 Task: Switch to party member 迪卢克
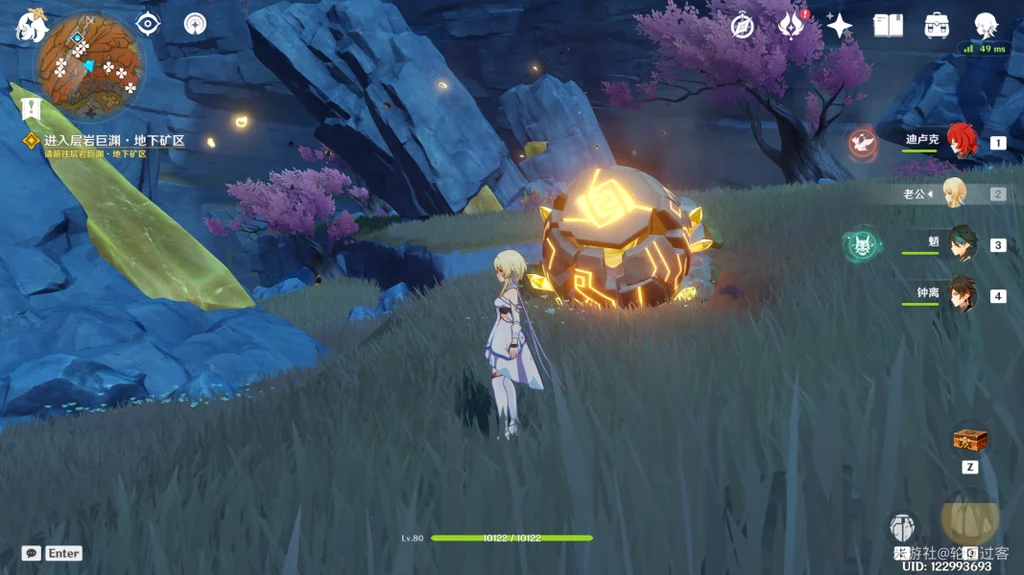tap(961, 142)
